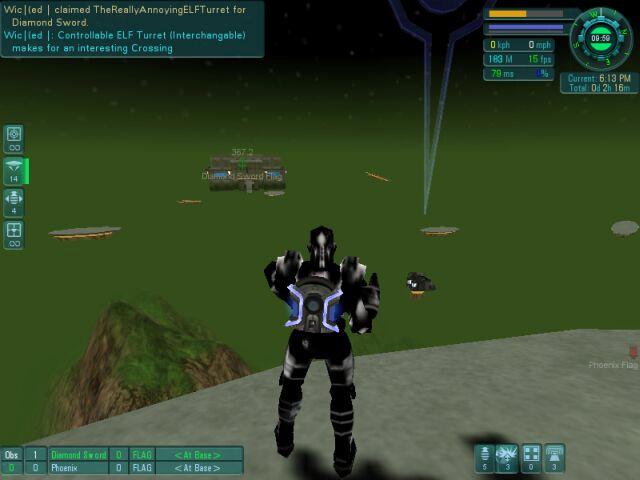This screenshot has height=480, width=640.
Task: Choose the spinfusor disc weapon with 14 ammo
Action: (x=14, y=170)
